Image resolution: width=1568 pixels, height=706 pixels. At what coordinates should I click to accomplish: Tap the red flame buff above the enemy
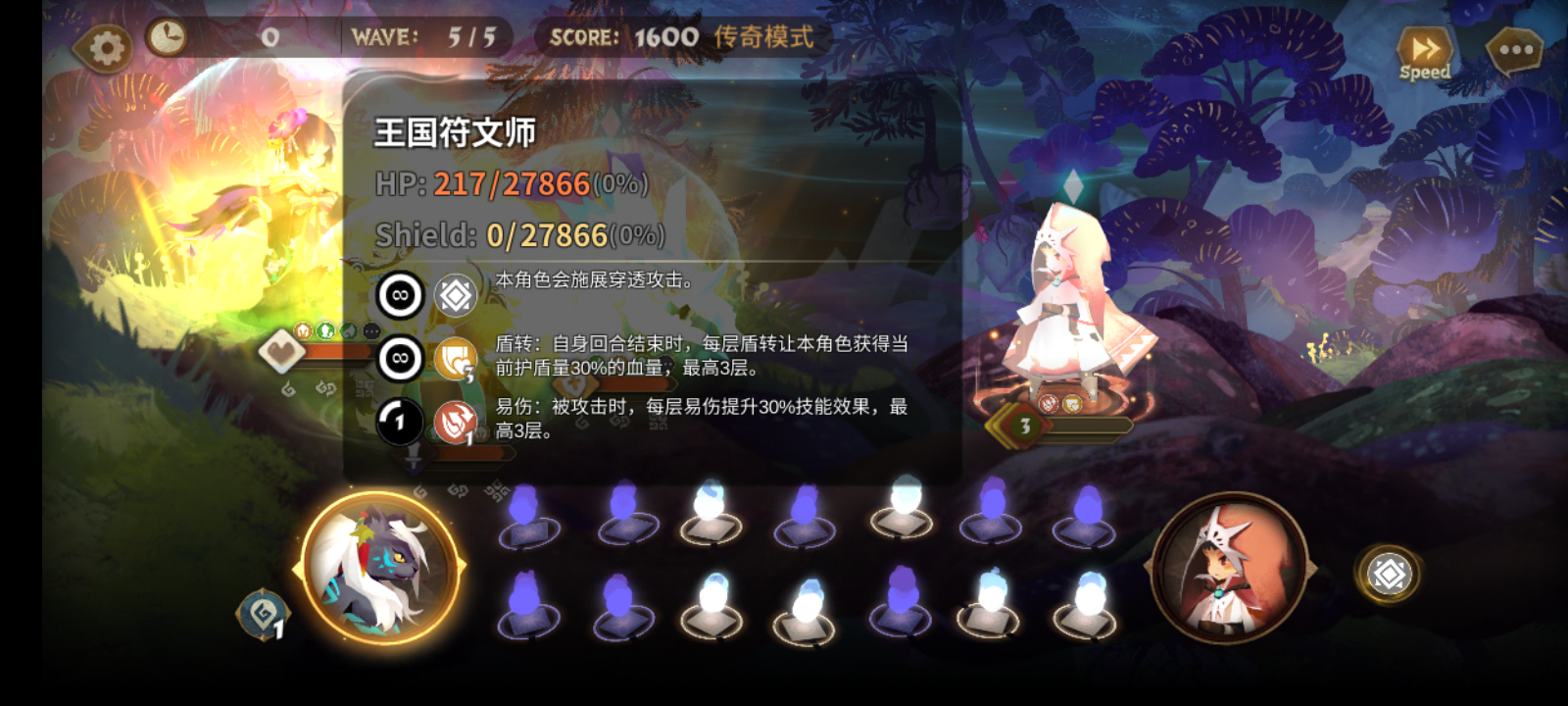click(1049, 403)
